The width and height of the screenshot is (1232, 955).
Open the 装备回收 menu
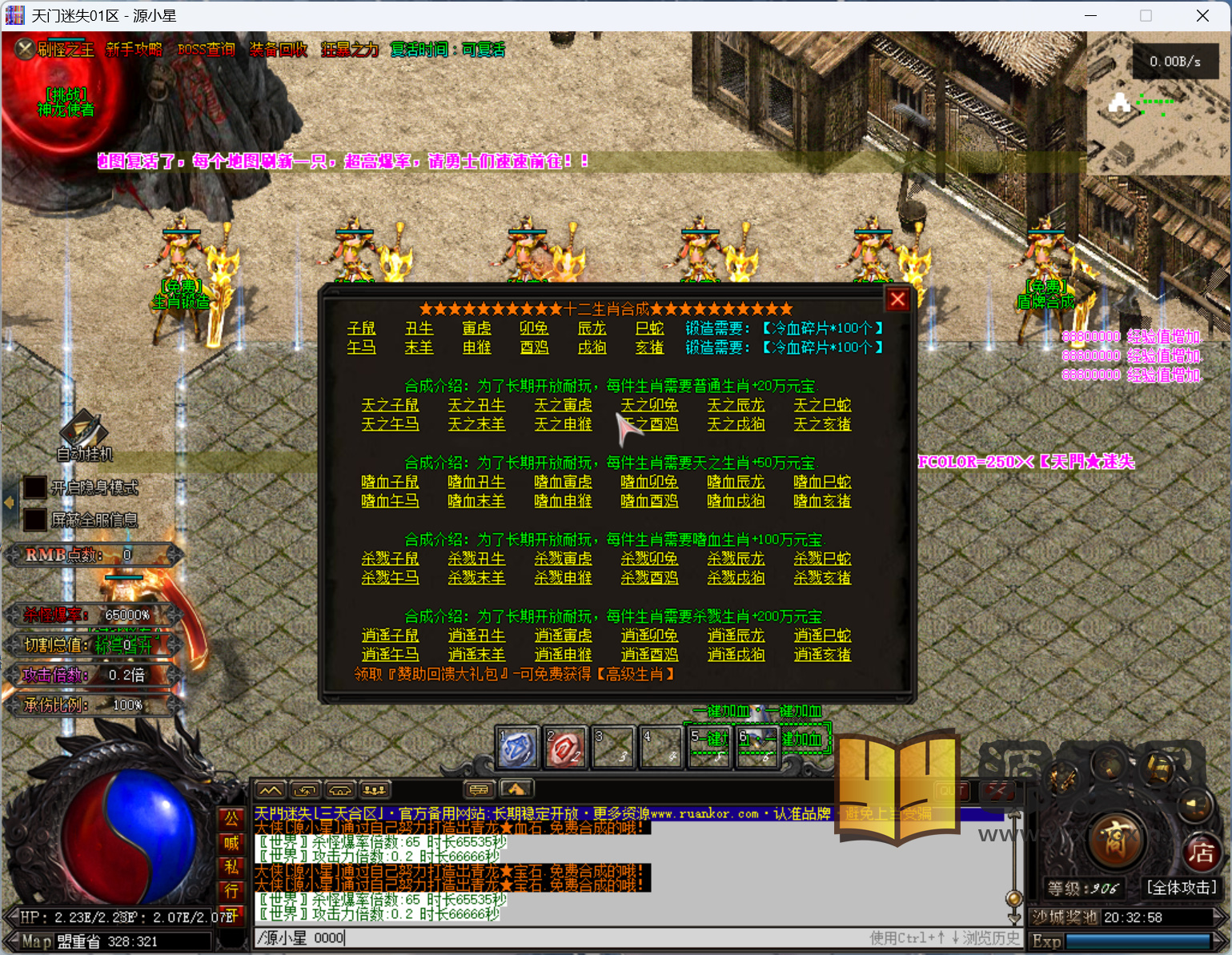(279, 50)
